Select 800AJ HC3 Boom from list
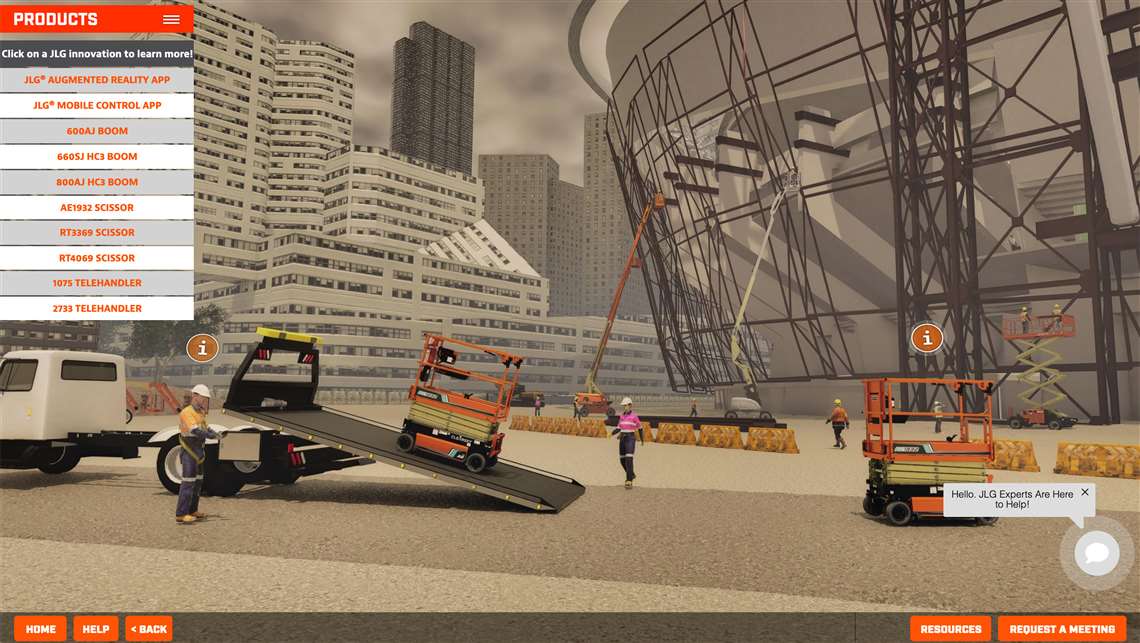Viewport: 1140px width, 643px height. pyautogui.click(x=97, y=182)
